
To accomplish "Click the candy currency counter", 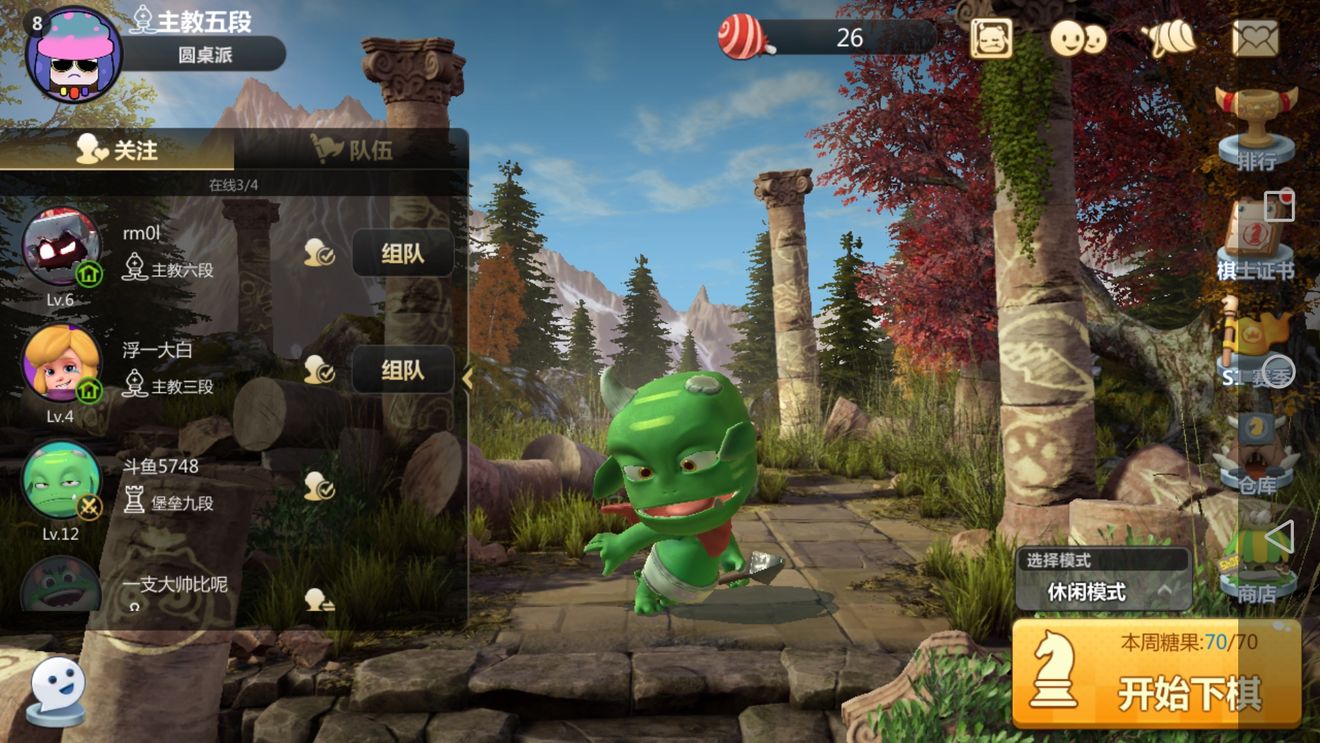I will coord(828,38).
